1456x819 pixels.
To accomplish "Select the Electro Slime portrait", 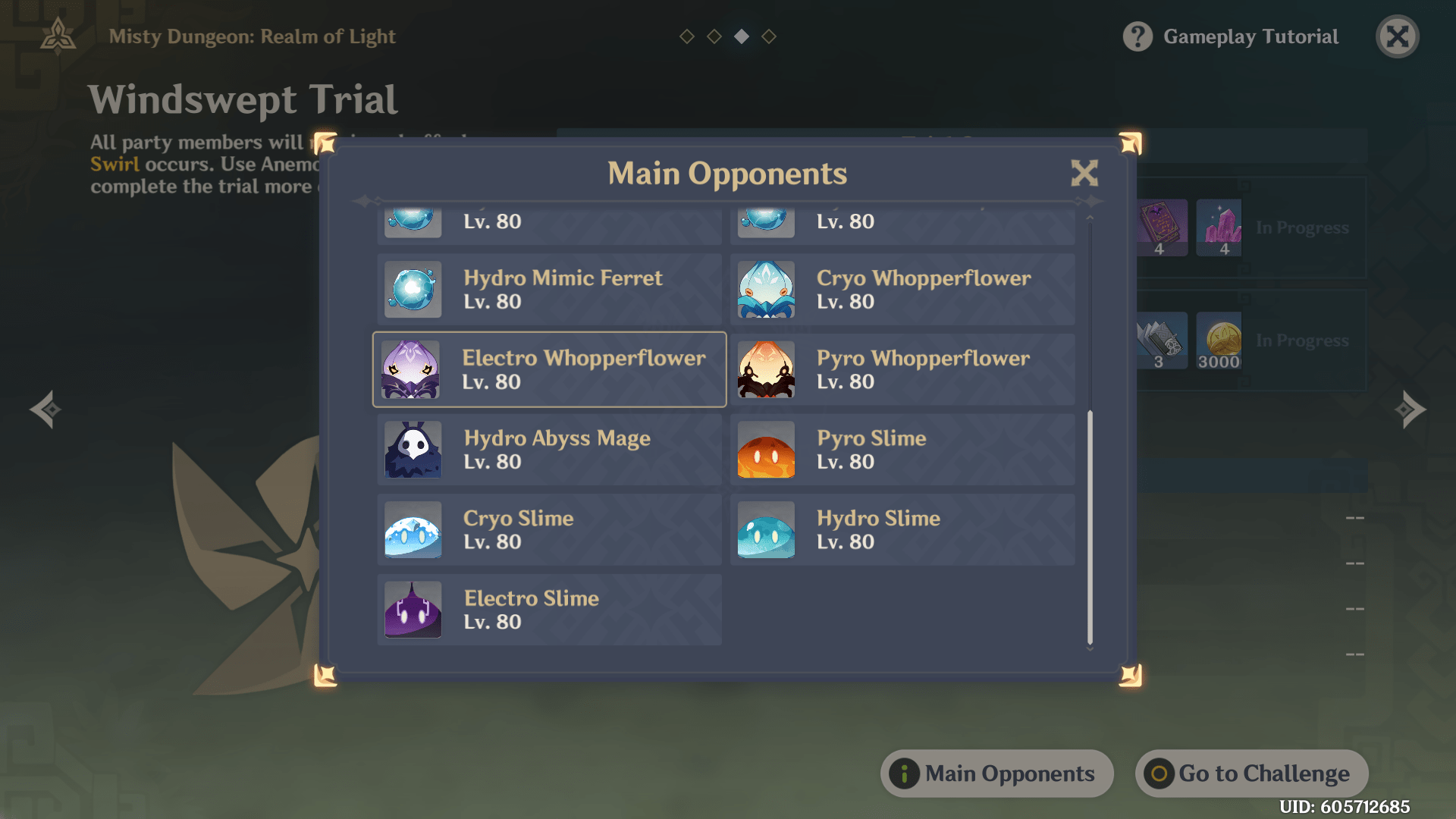I will click(413, 610).
